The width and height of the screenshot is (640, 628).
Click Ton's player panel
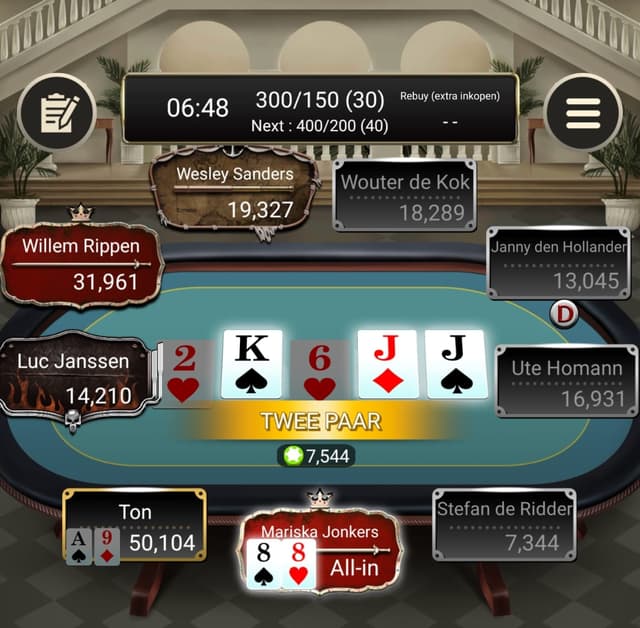135,528
